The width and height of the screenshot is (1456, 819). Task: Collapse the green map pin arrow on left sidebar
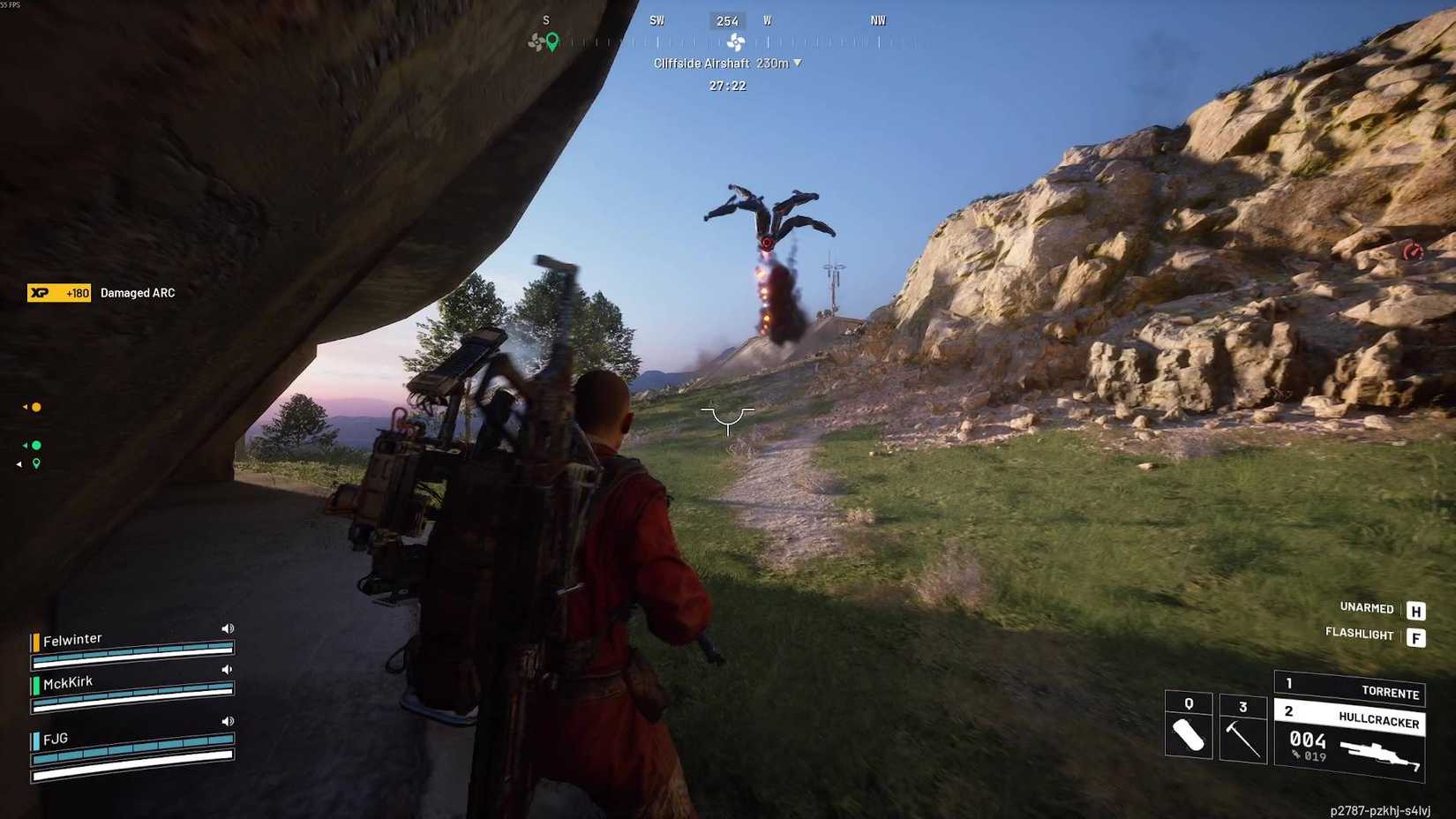(19, 462)
